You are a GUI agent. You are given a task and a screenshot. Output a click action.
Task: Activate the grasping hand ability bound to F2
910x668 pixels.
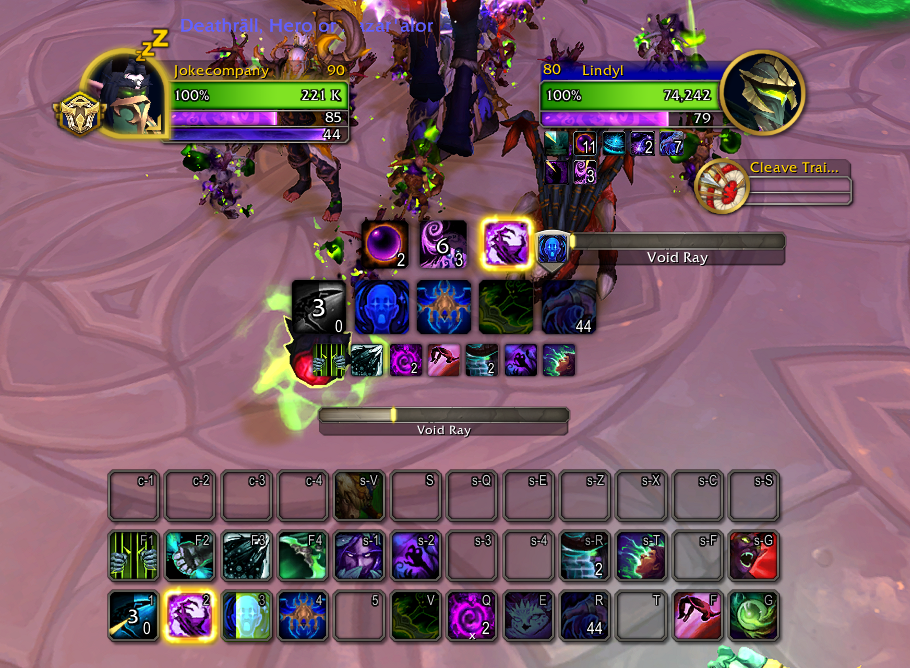tap(191, 555)
